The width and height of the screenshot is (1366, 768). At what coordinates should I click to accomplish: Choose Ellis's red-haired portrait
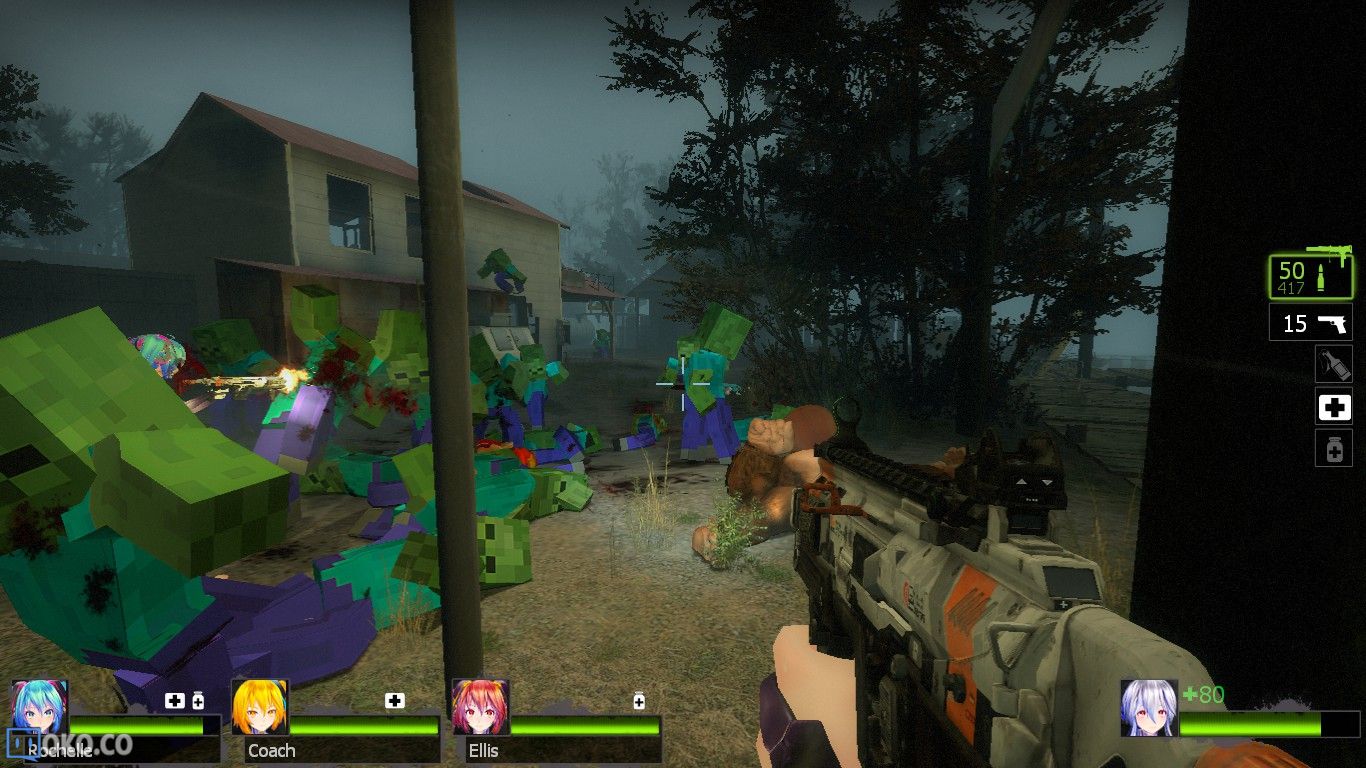(480, 707)
